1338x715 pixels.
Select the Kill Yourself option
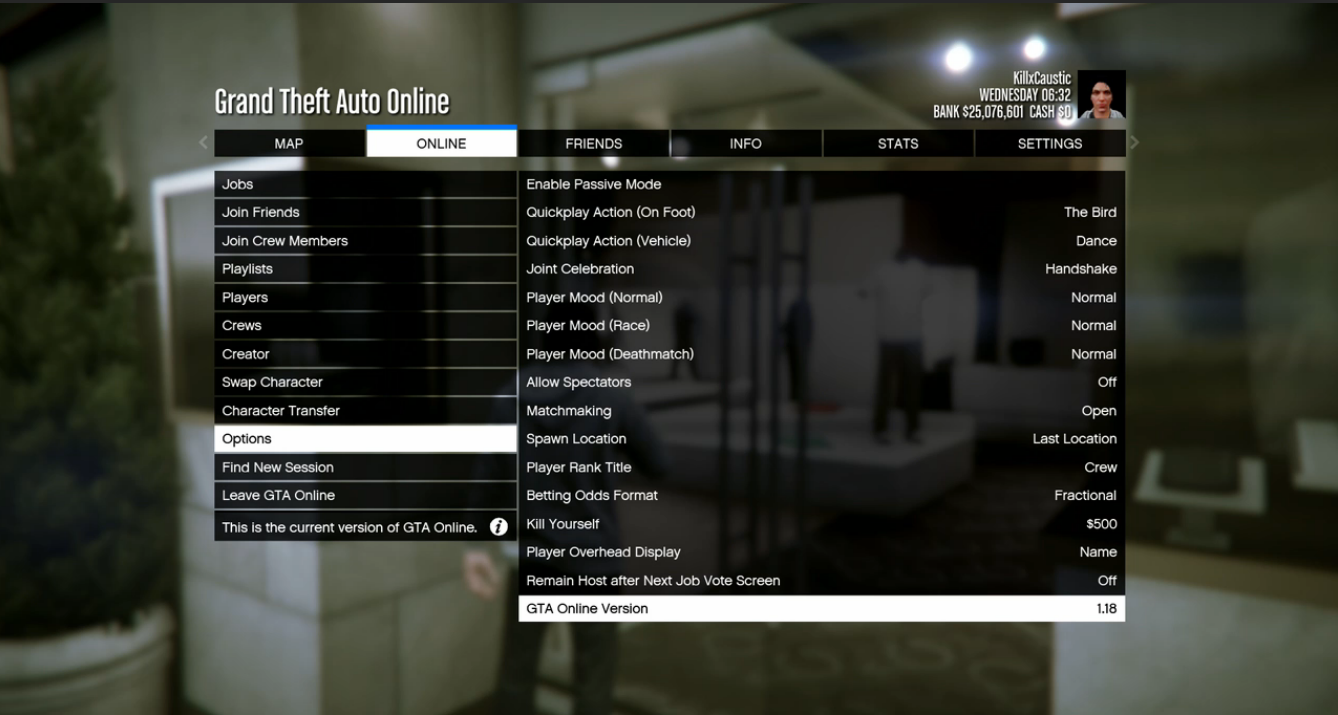tap(820, 524)
